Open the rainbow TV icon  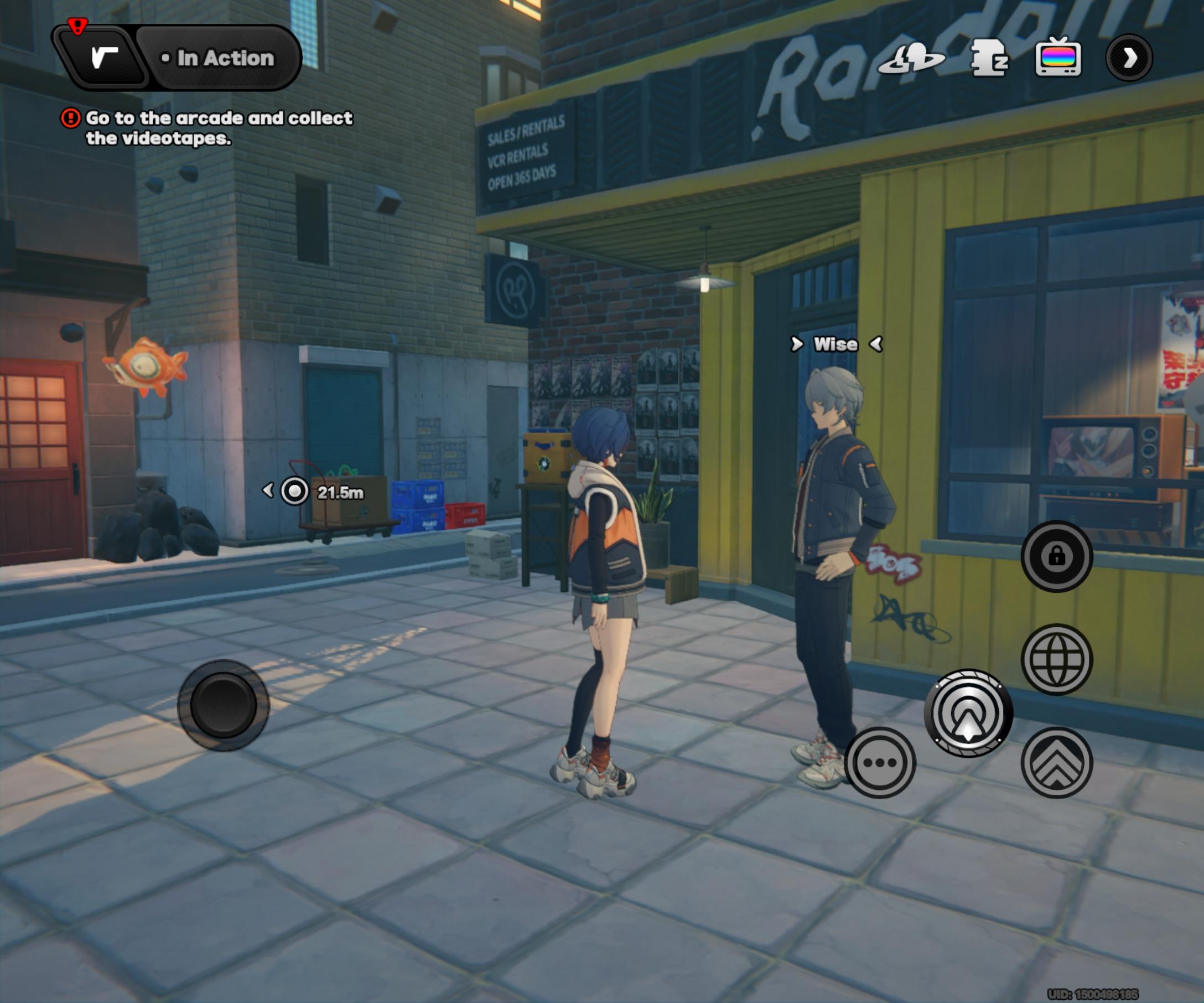[x=1058, y=58]
